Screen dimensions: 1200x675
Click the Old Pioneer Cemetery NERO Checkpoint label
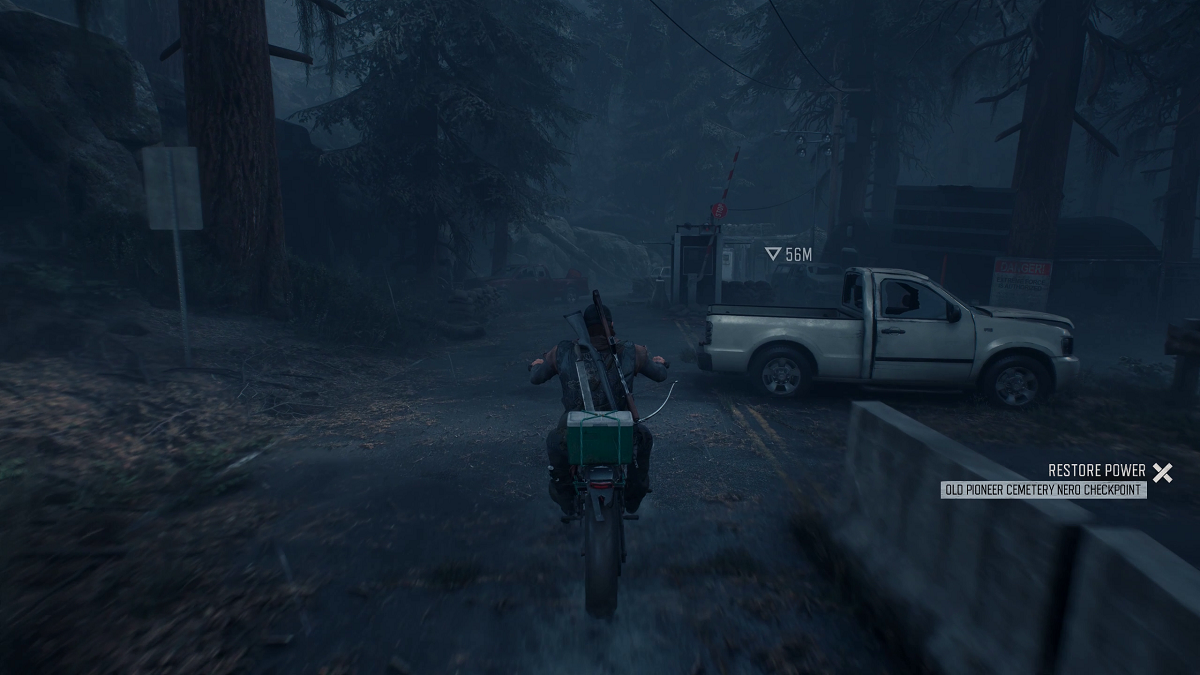[1044, 490]
